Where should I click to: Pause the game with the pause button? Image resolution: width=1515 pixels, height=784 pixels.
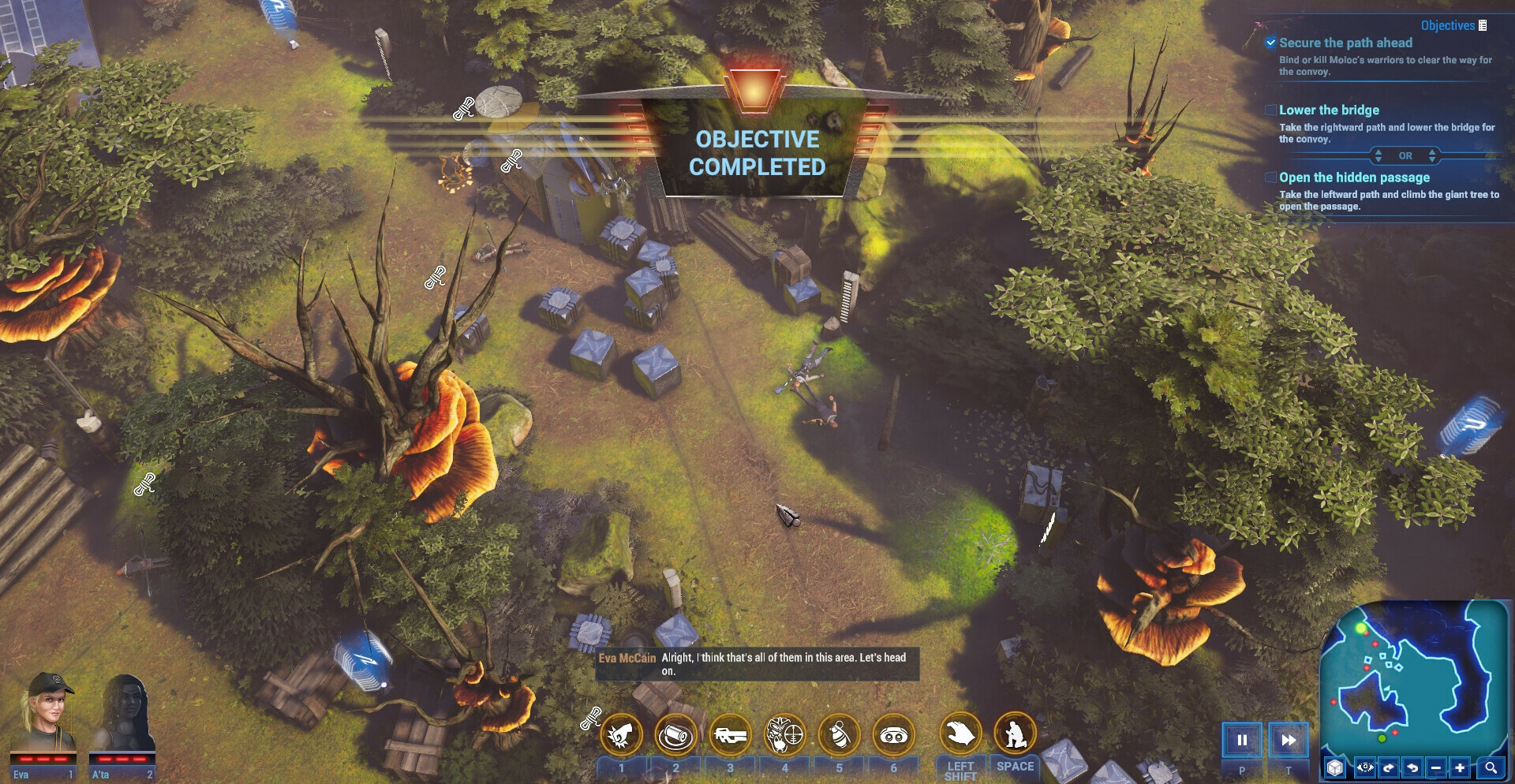(1242, 740)
